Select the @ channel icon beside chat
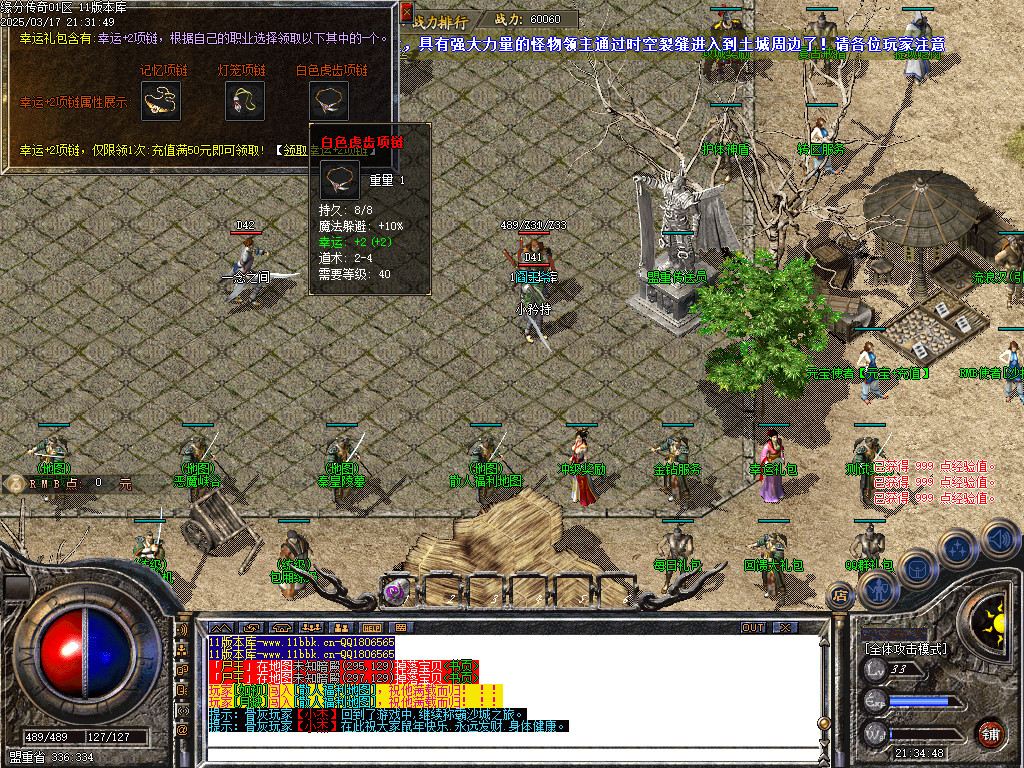 coord(183,730)
